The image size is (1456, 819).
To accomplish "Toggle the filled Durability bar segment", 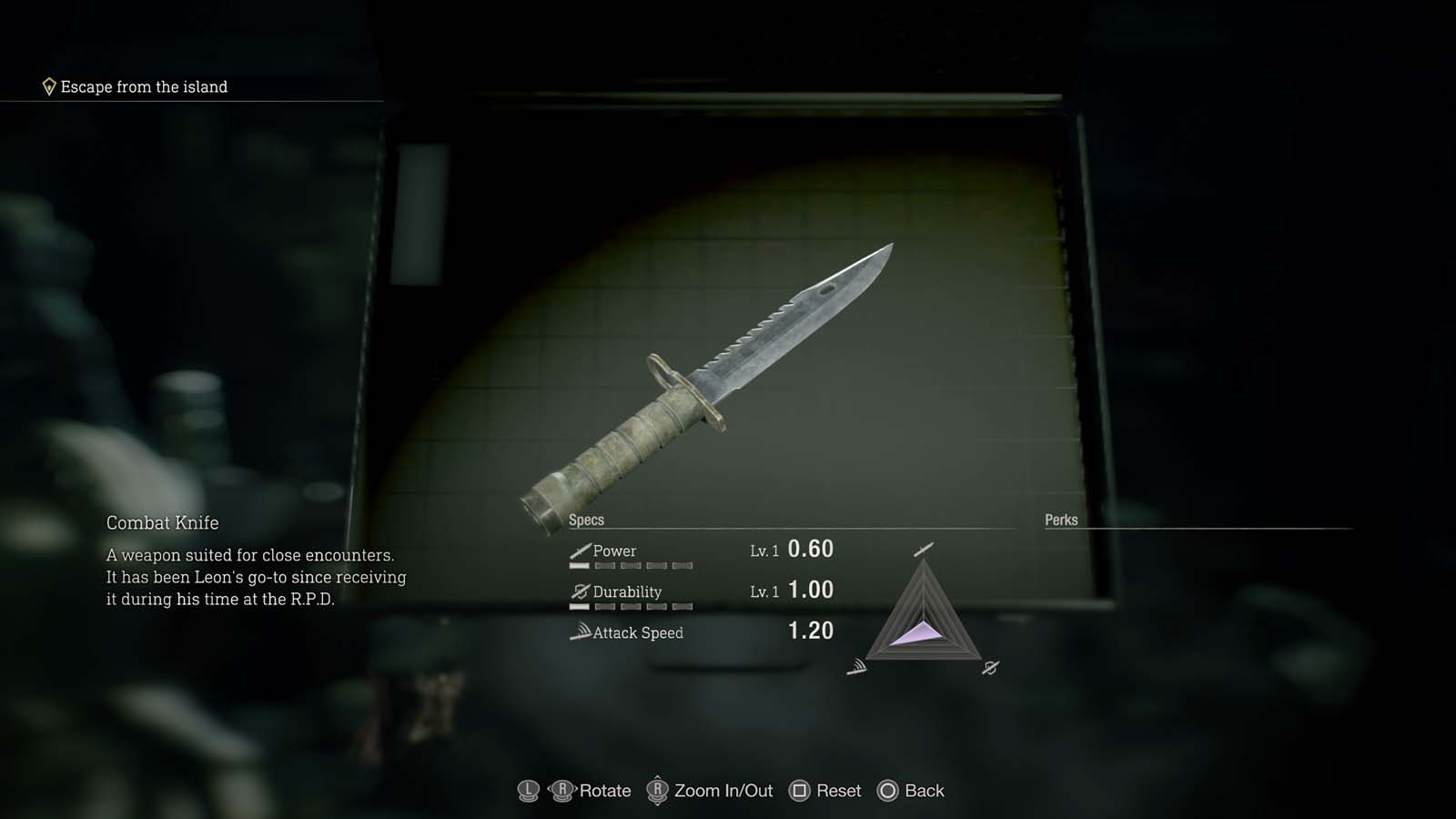I will click(x=579, y=607).
